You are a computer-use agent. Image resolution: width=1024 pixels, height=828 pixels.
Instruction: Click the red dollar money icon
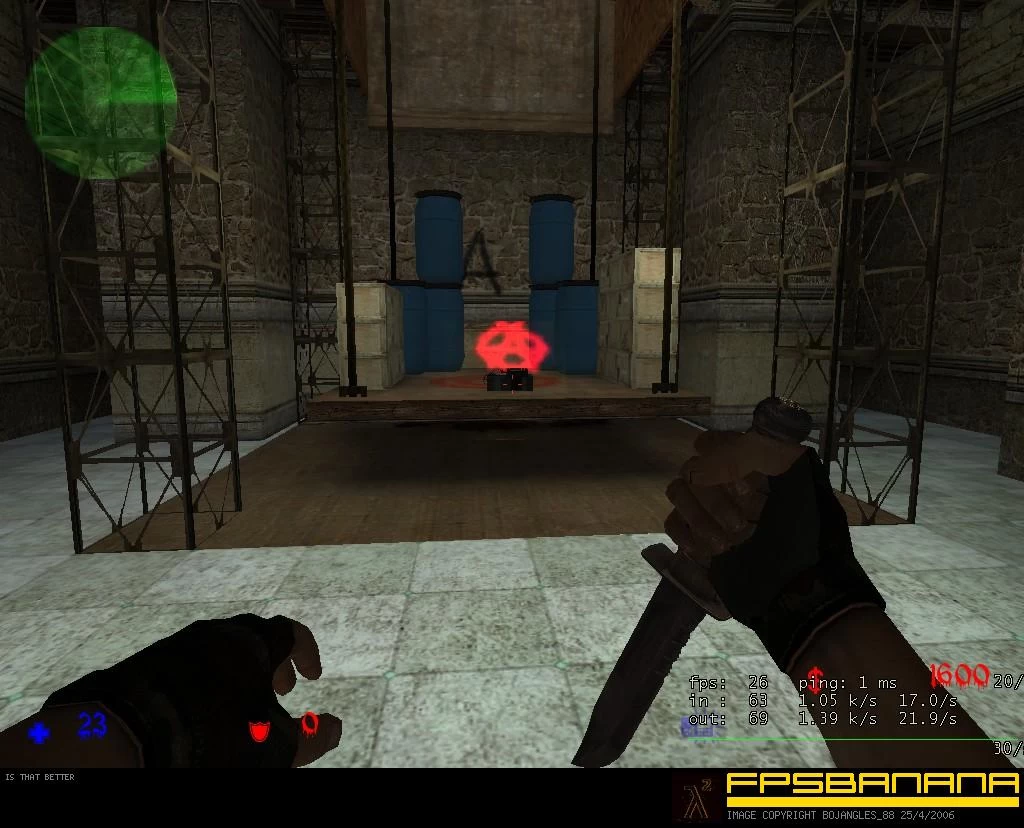click(817, 675)
